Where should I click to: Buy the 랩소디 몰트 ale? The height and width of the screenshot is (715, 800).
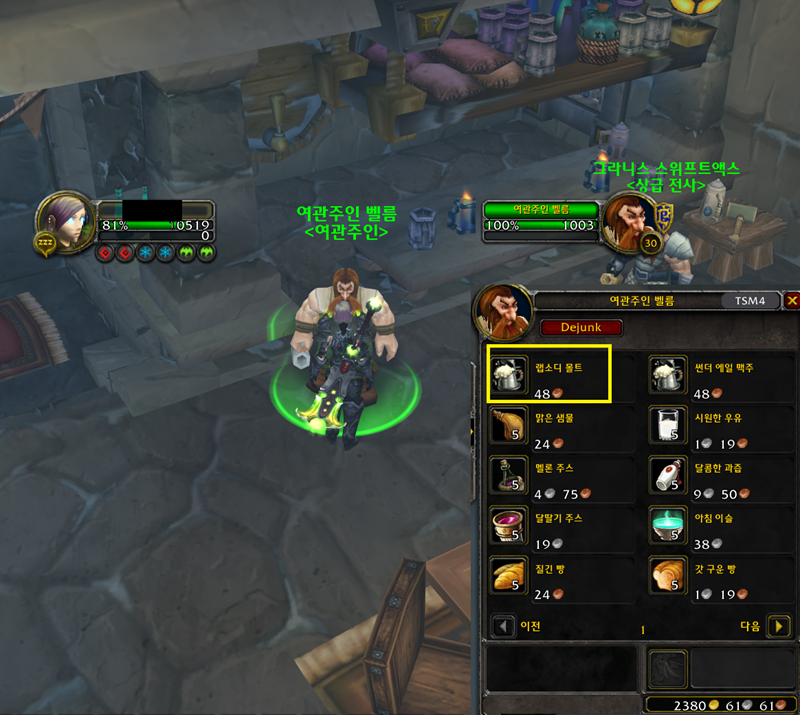click(508, 375)
